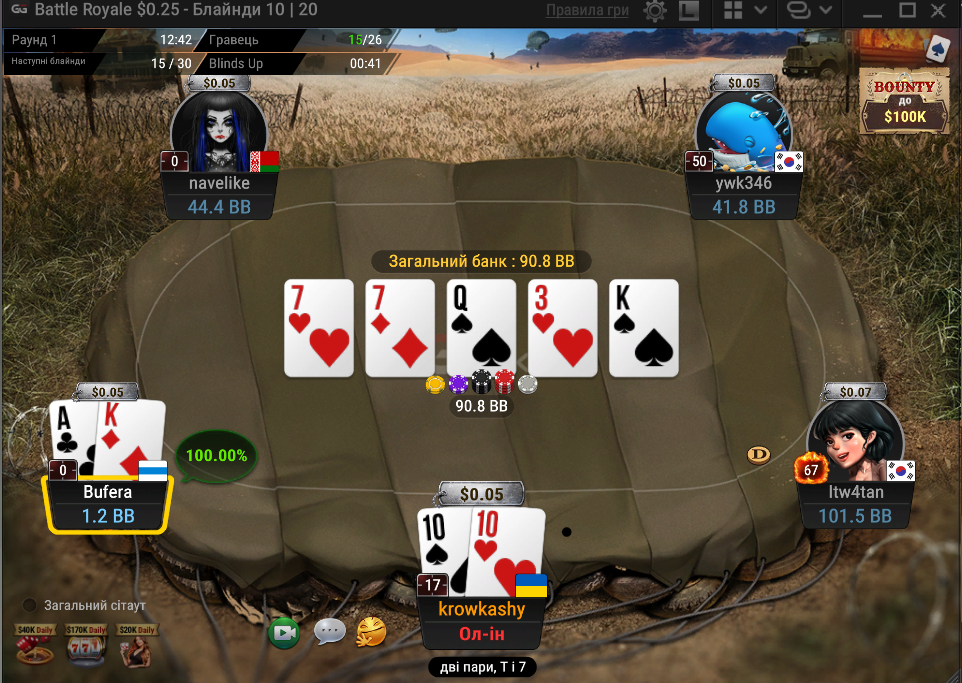Screen dimensions: 962x683
Task: Click the spade card icon under the title bar
Action: click(938, 47)
